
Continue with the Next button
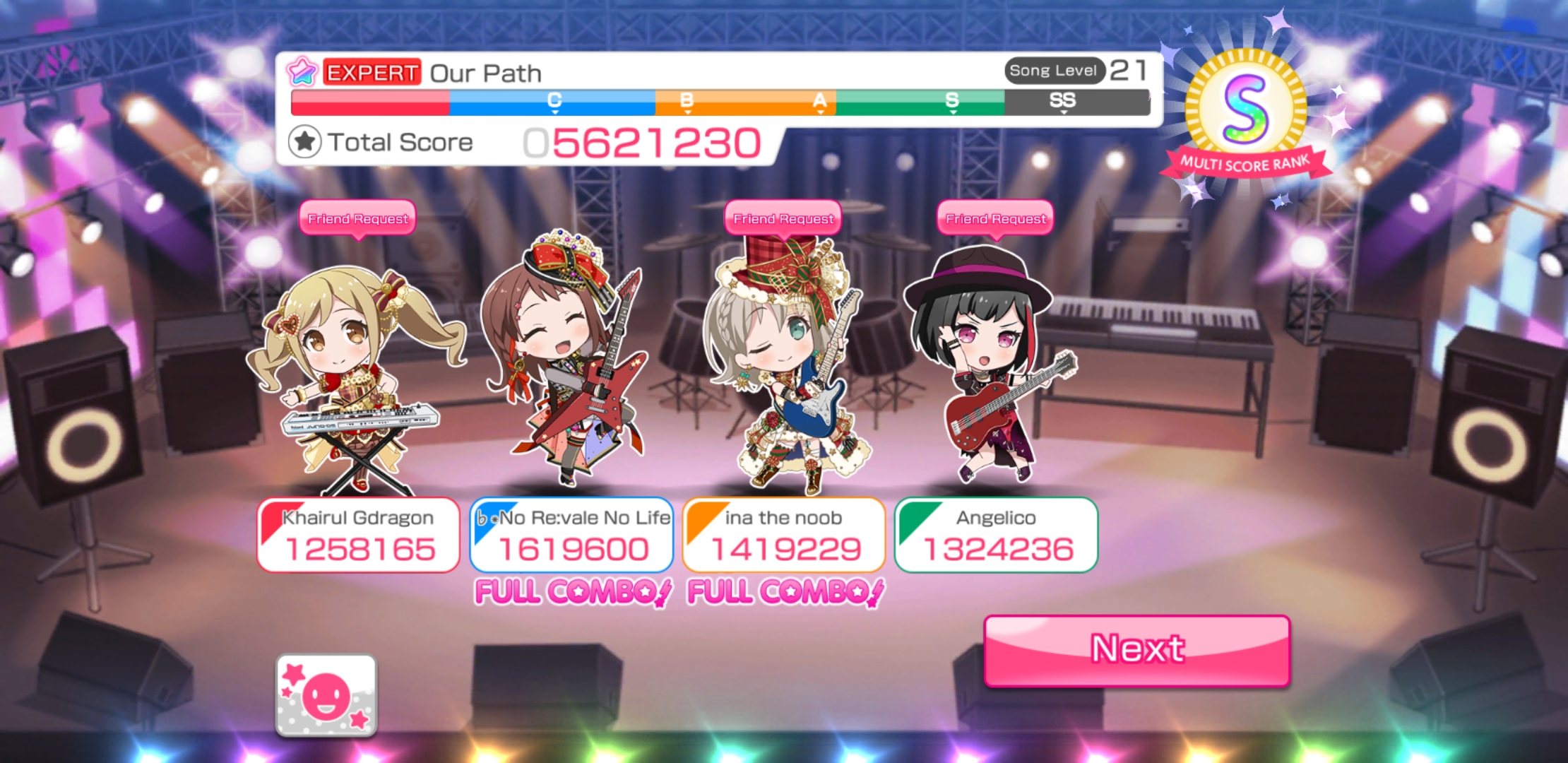tap(1136, 650)
